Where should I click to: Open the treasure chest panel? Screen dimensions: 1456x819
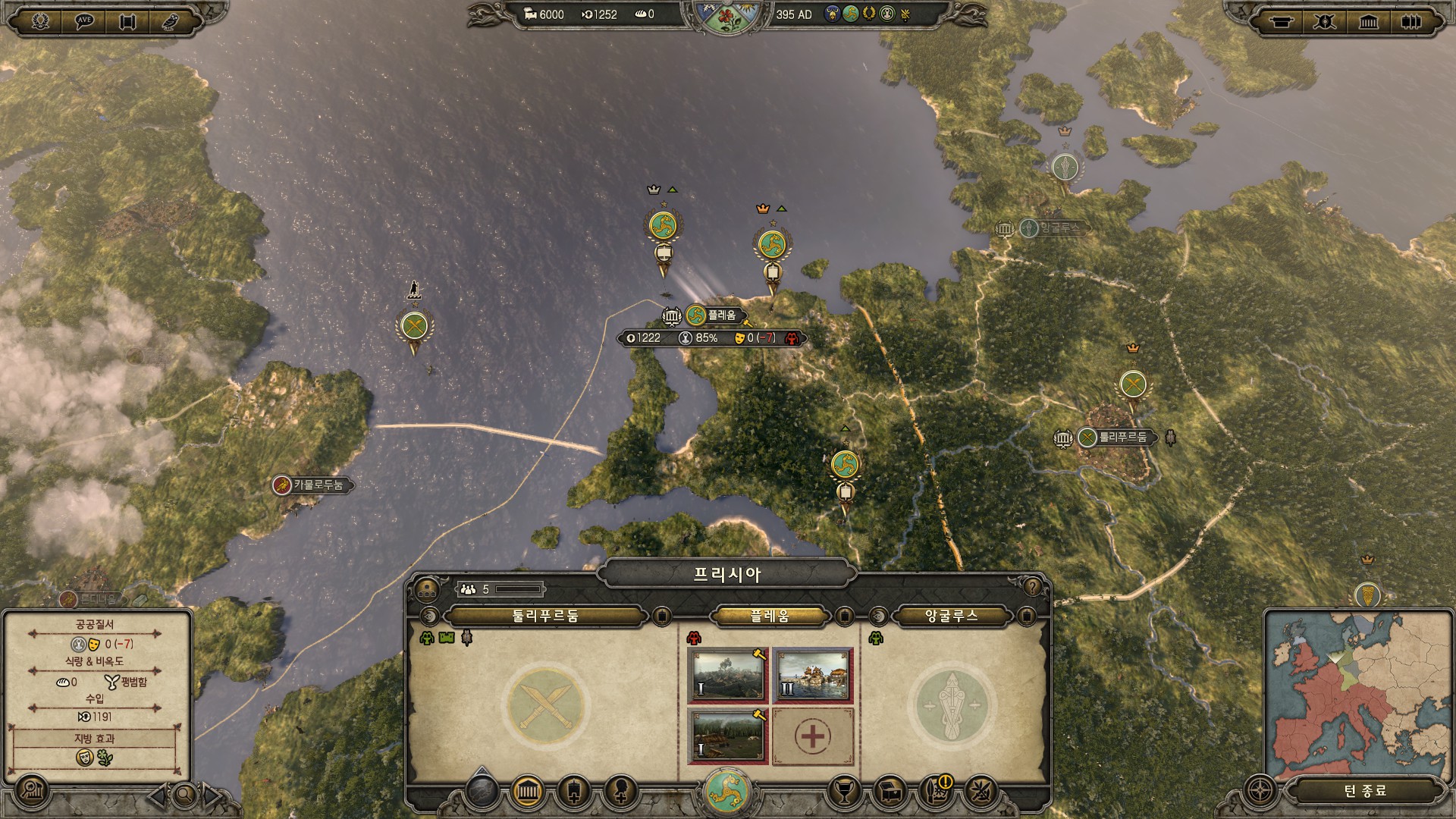891,792
